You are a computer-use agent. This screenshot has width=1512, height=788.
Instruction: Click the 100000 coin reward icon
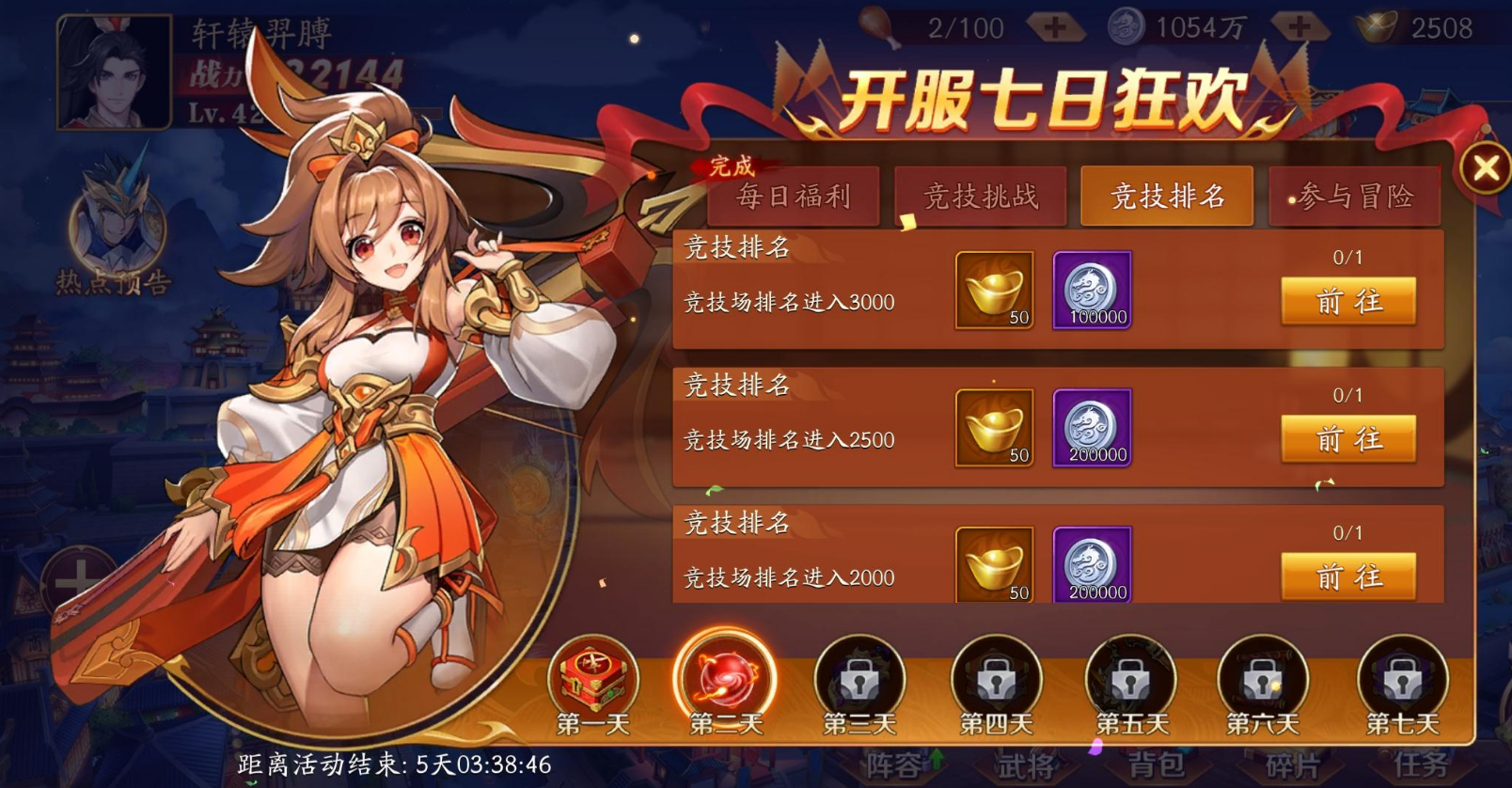(1091, 289)
